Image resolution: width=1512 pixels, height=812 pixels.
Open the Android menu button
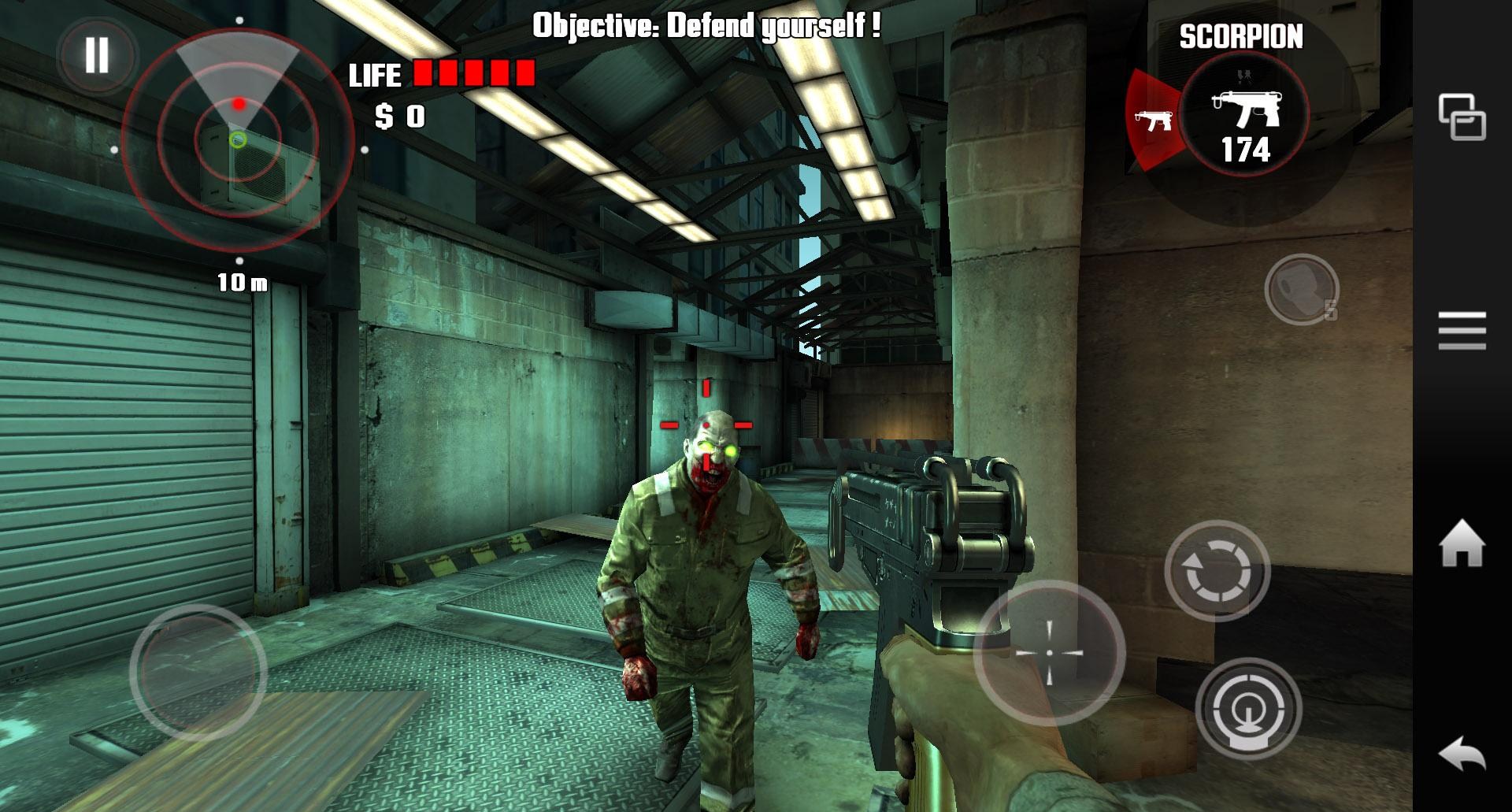[1462, 330]
